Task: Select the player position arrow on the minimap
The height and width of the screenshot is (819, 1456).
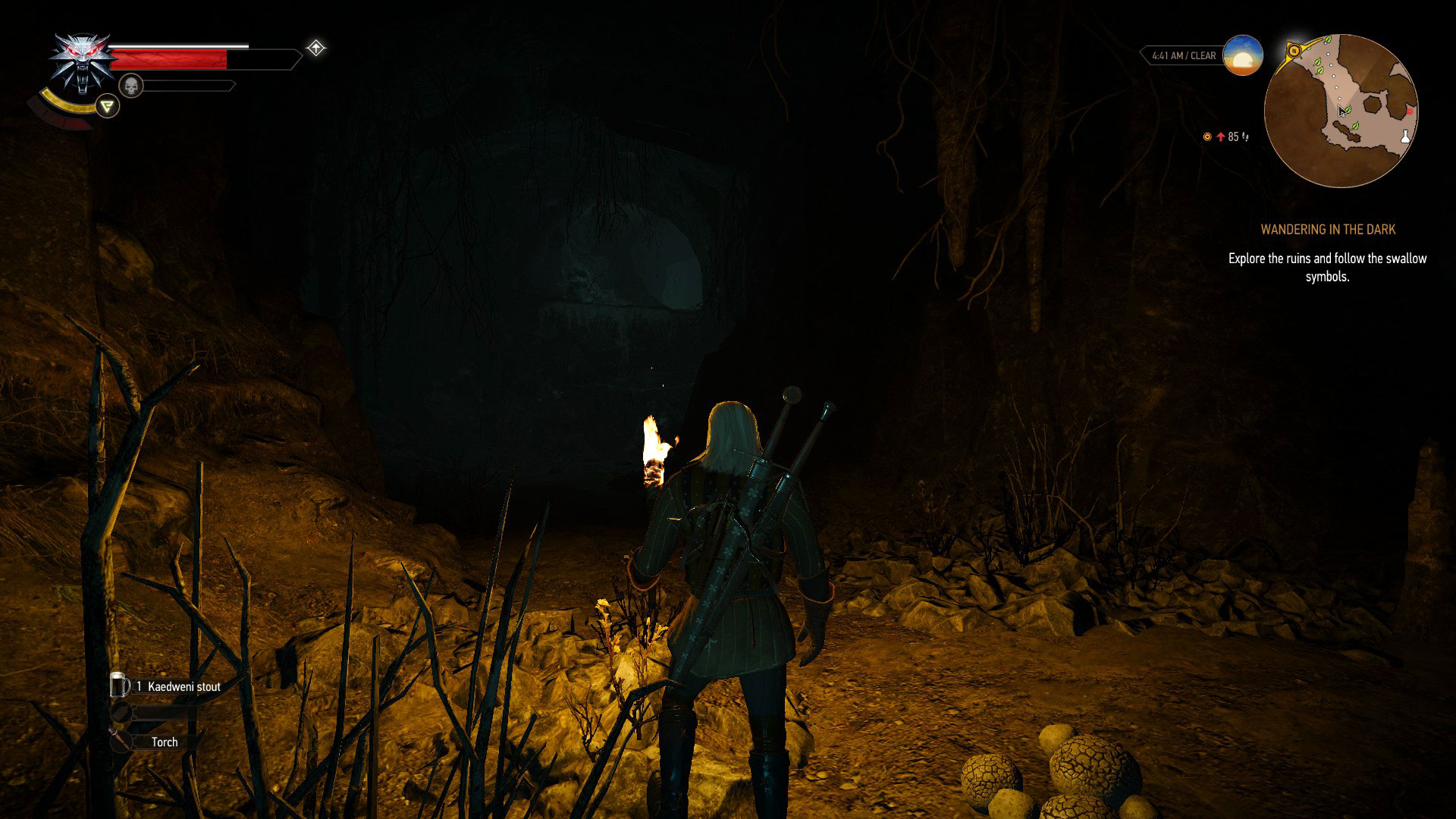Action: click(x=1342, y=112)
